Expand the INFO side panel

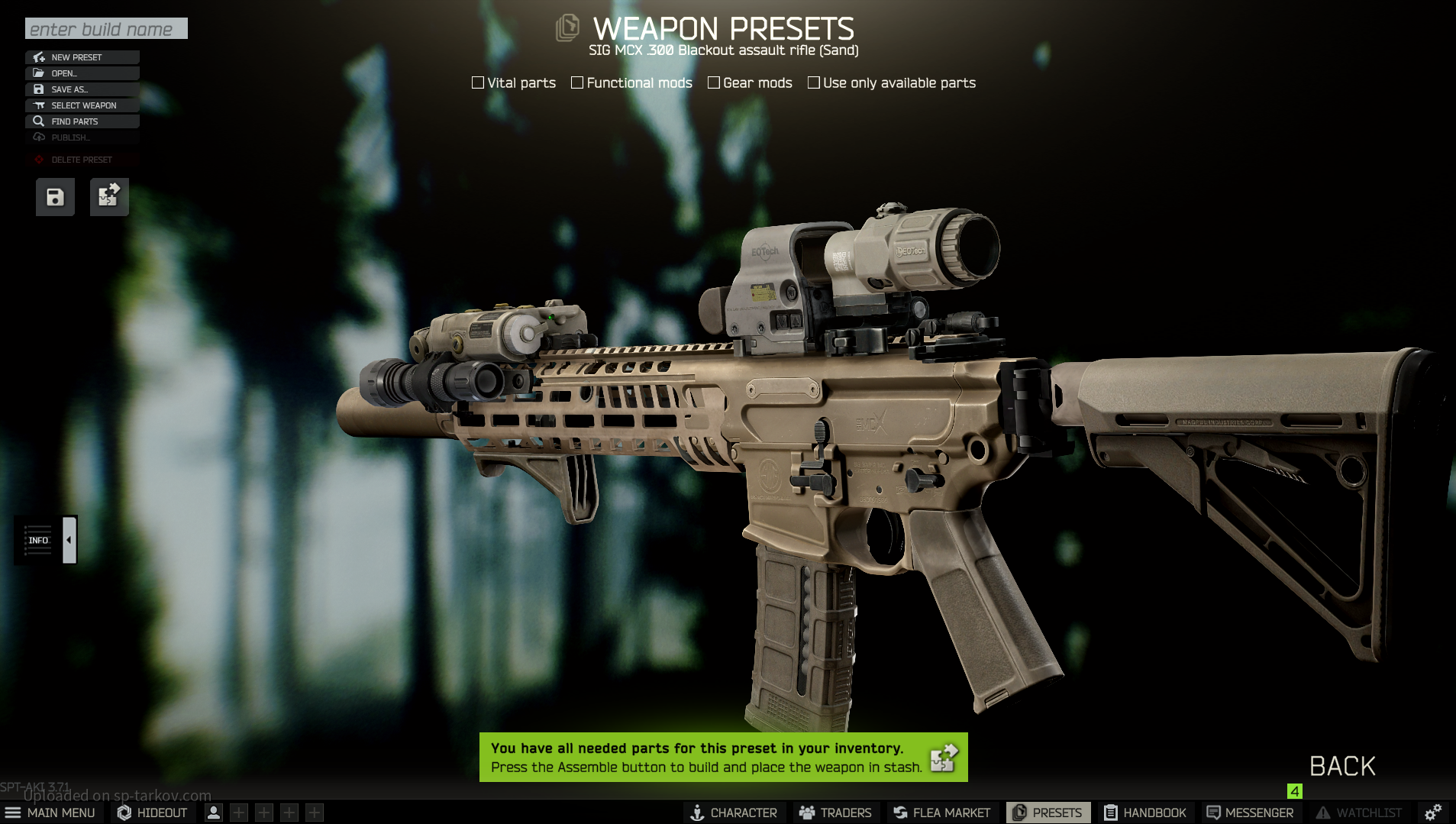click(x=69, y=540)
